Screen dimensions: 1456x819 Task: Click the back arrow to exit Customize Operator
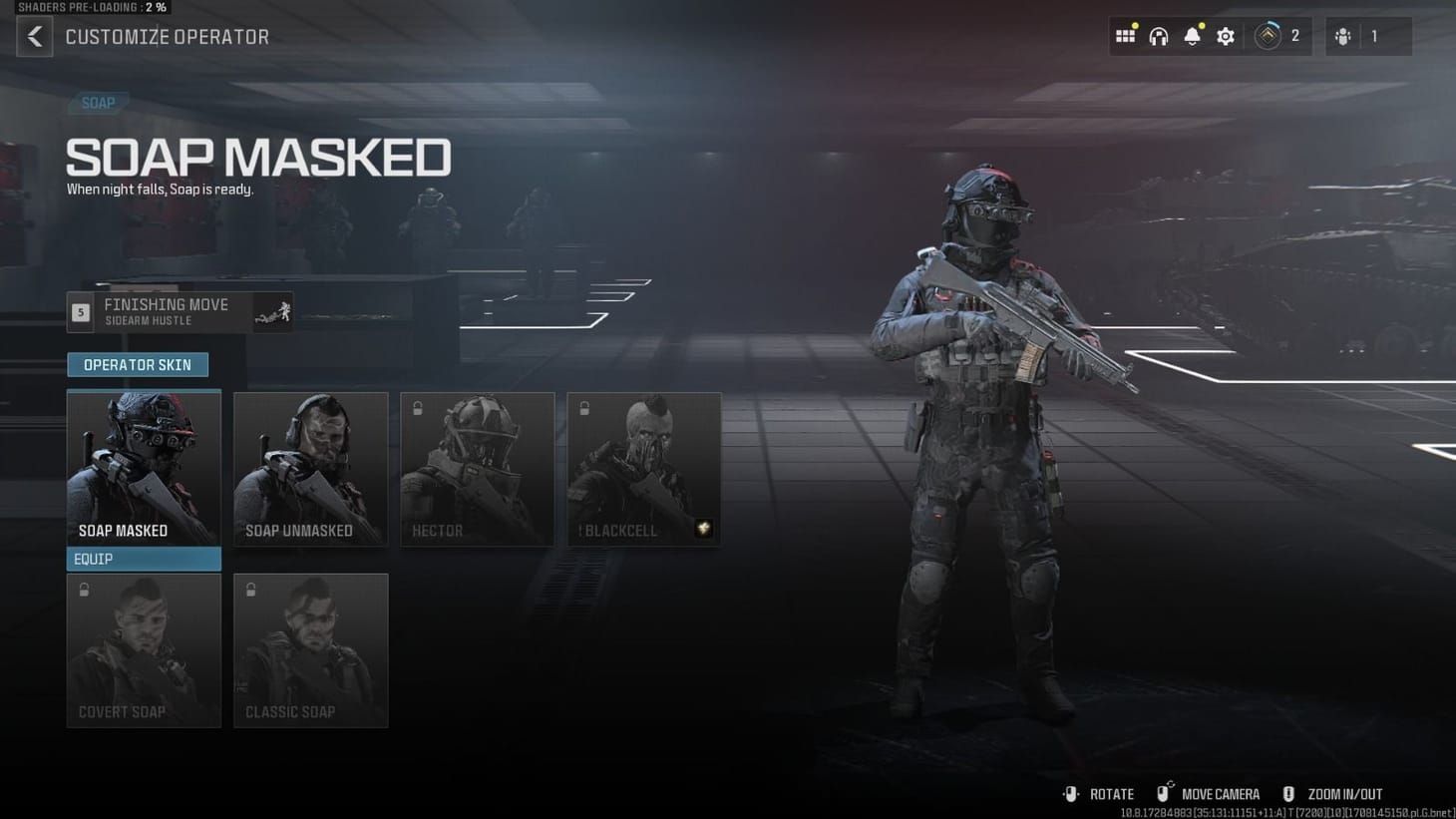[34, 36]
